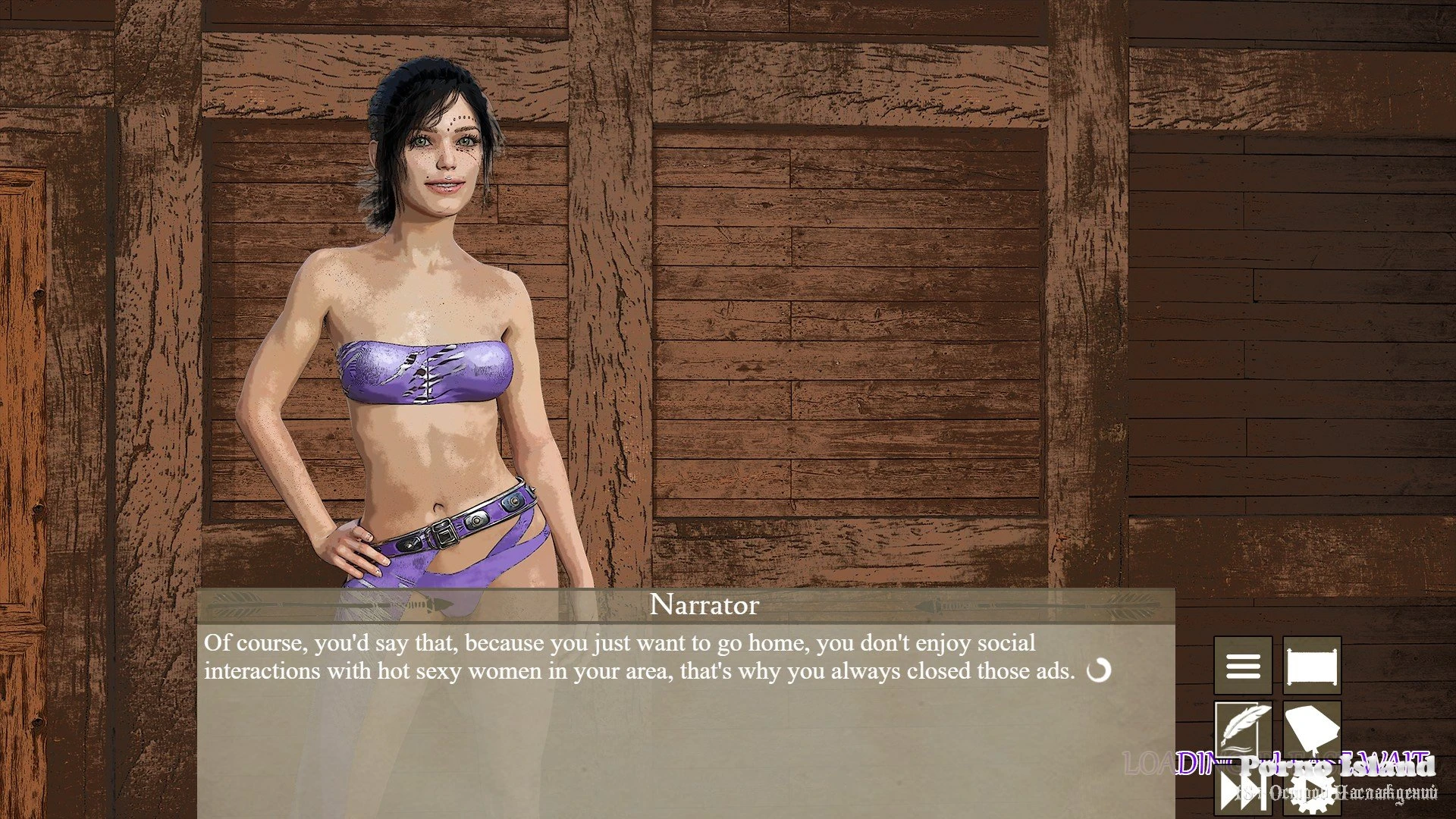Click the gear with play arrow button
The width and height of the screenshot is (1456, 819).
tap(1312, 792)
